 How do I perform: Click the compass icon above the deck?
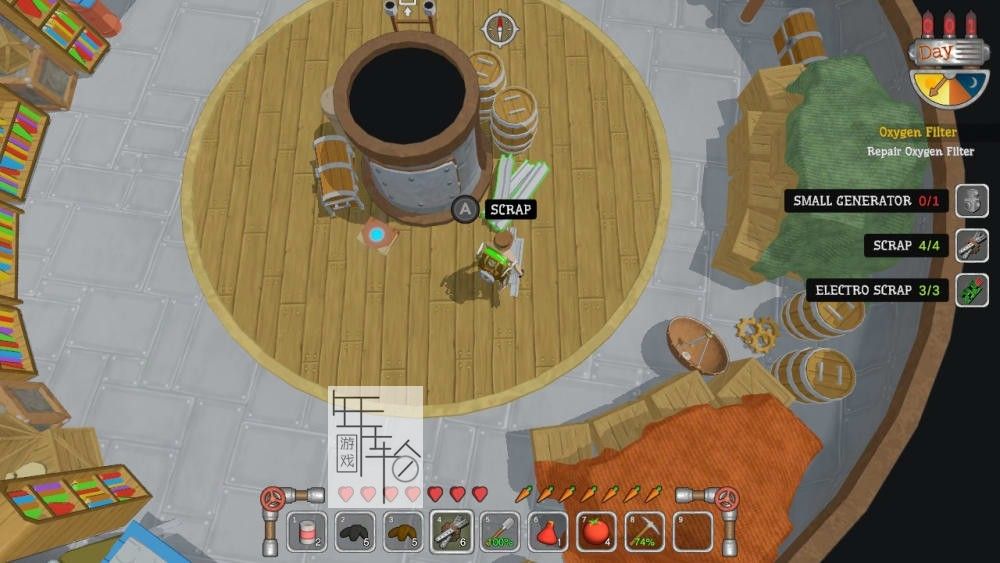tap(500, 28)
